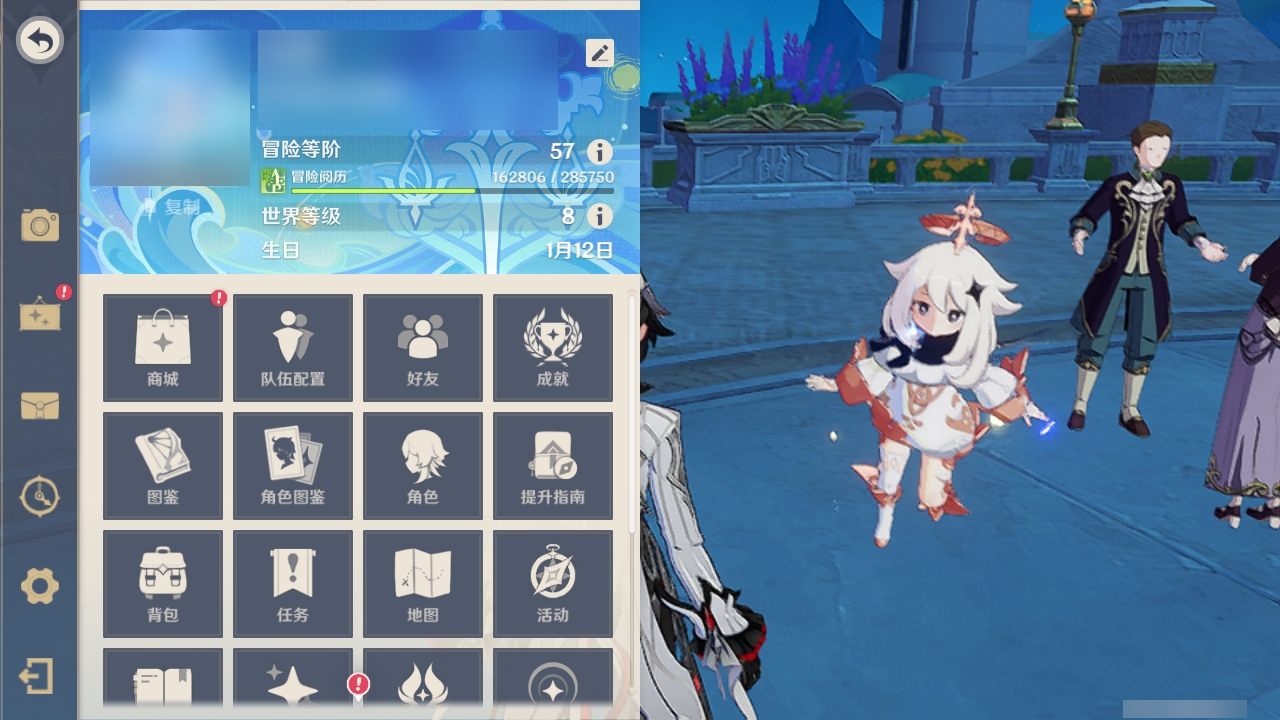This screenshot has width=1280, height=720.
Task: Open Photo Mode via the camera icon
Action: click(x=40, y=225)
